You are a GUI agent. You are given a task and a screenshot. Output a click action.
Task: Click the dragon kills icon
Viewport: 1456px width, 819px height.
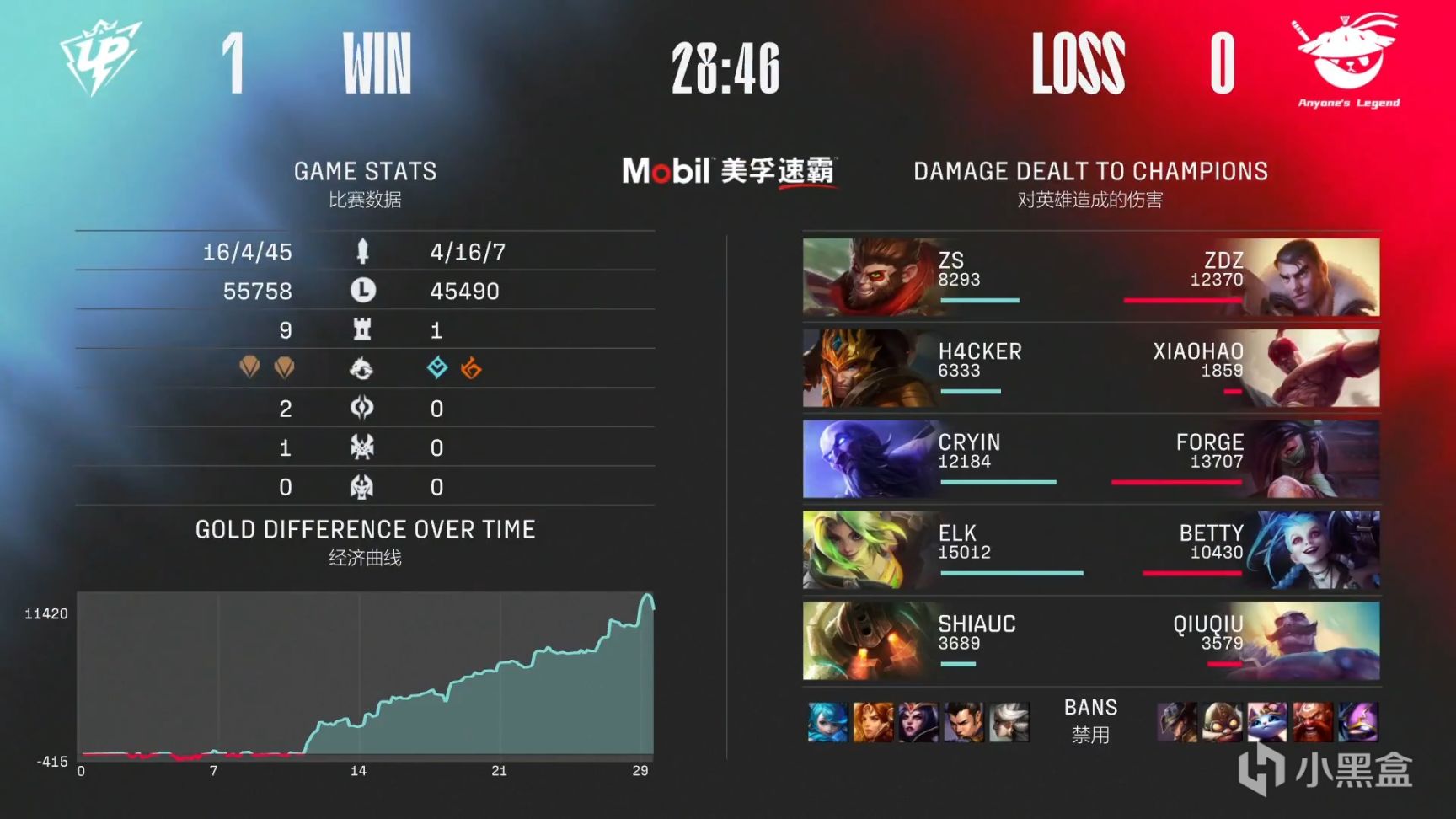361,368
